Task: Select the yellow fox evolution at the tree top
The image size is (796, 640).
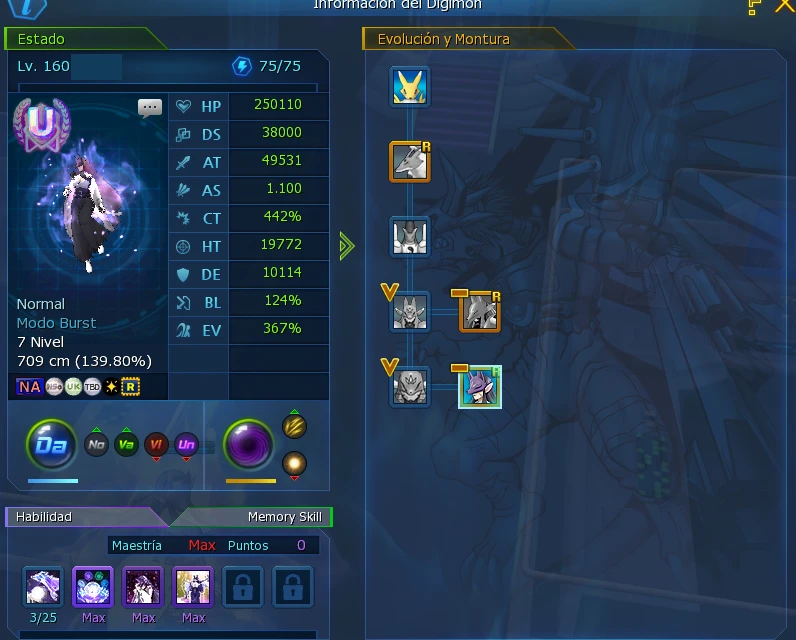Action: coord(410,87)
